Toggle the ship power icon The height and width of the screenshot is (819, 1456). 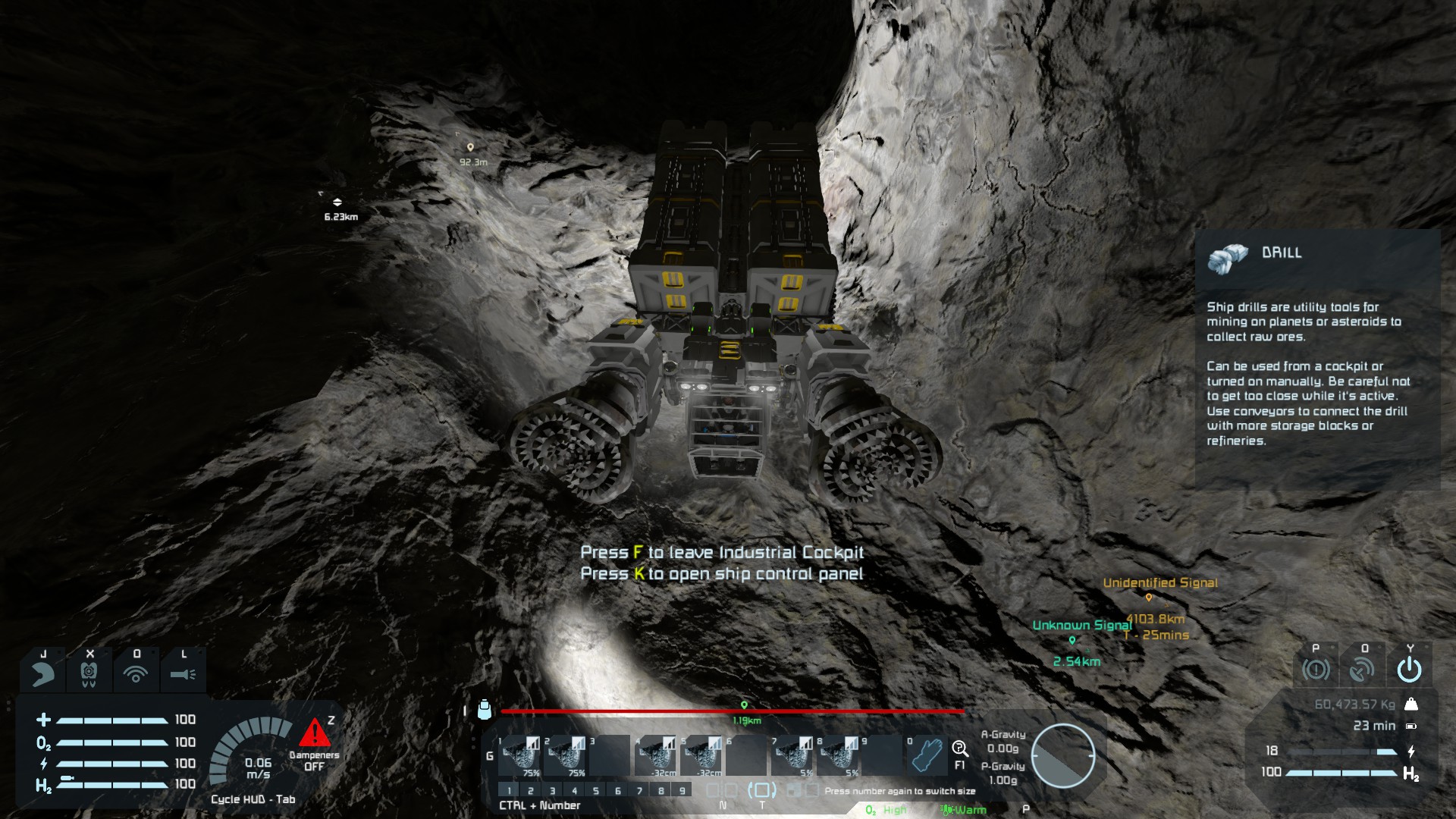pos(1409,669)
